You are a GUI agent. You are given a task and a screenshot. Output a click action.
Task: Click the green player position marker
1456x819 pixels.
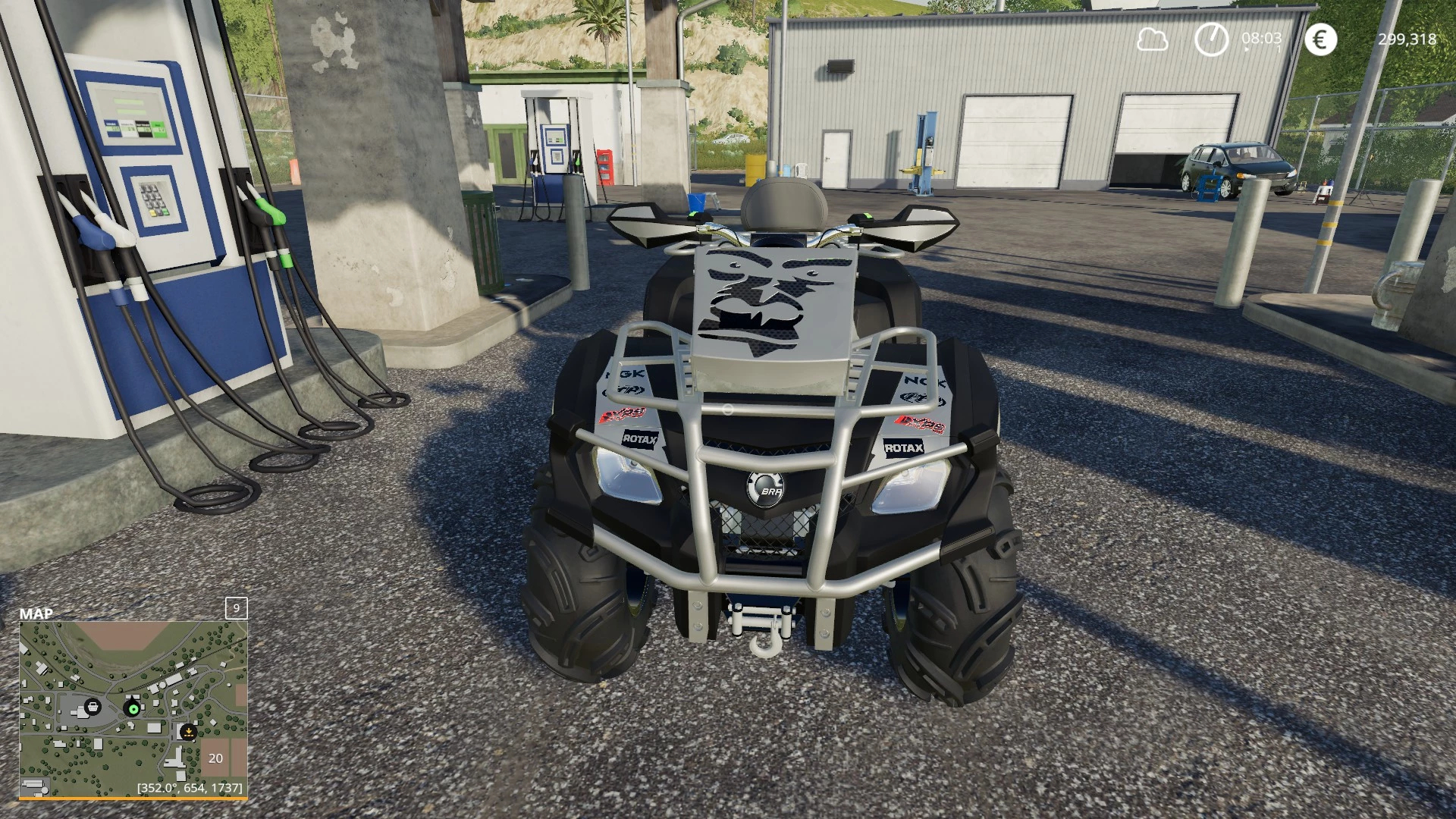pyautogui.click(x=133, y=709)
